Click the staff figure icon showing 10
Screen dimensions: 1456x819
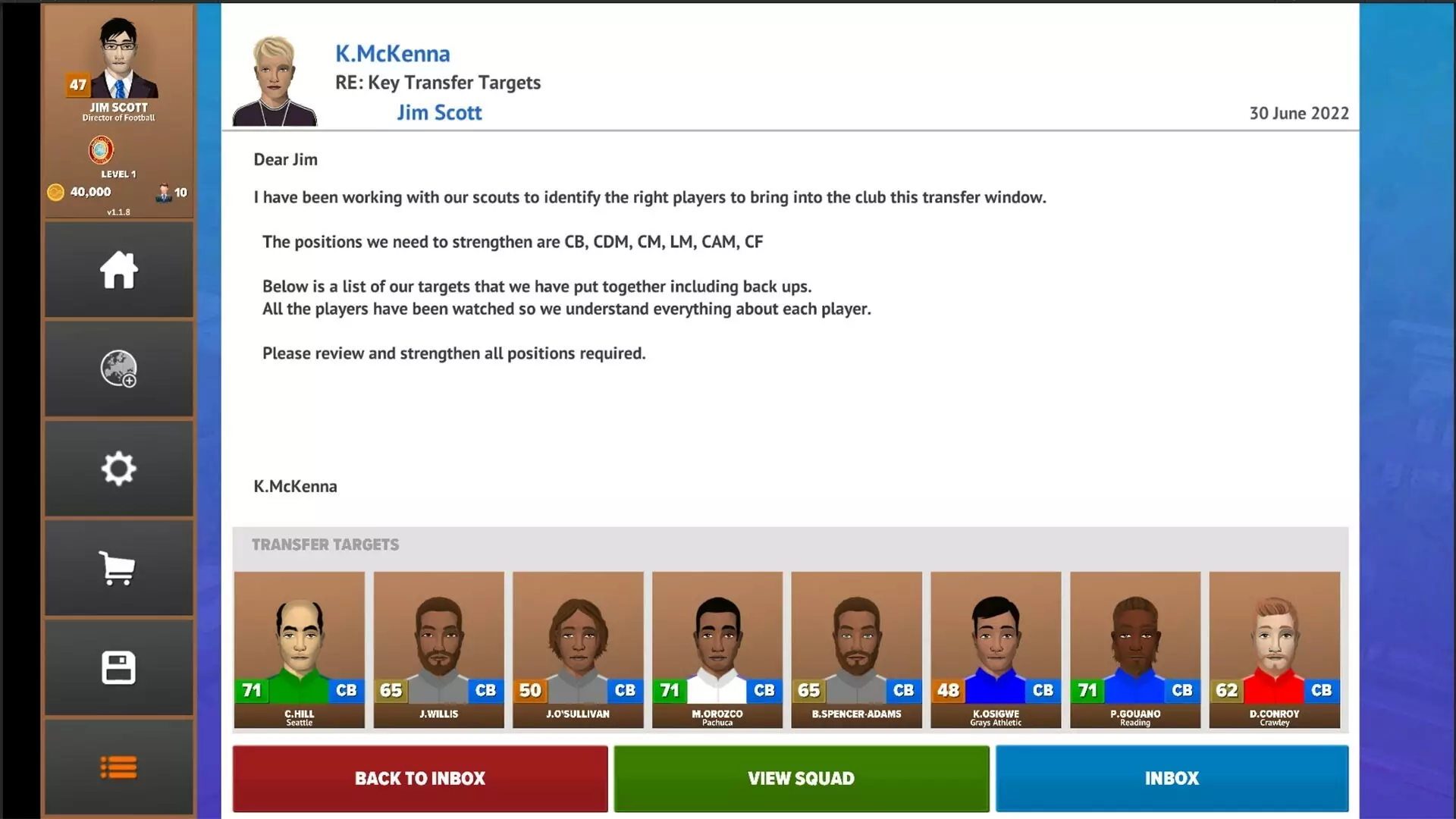coord(164,192)
